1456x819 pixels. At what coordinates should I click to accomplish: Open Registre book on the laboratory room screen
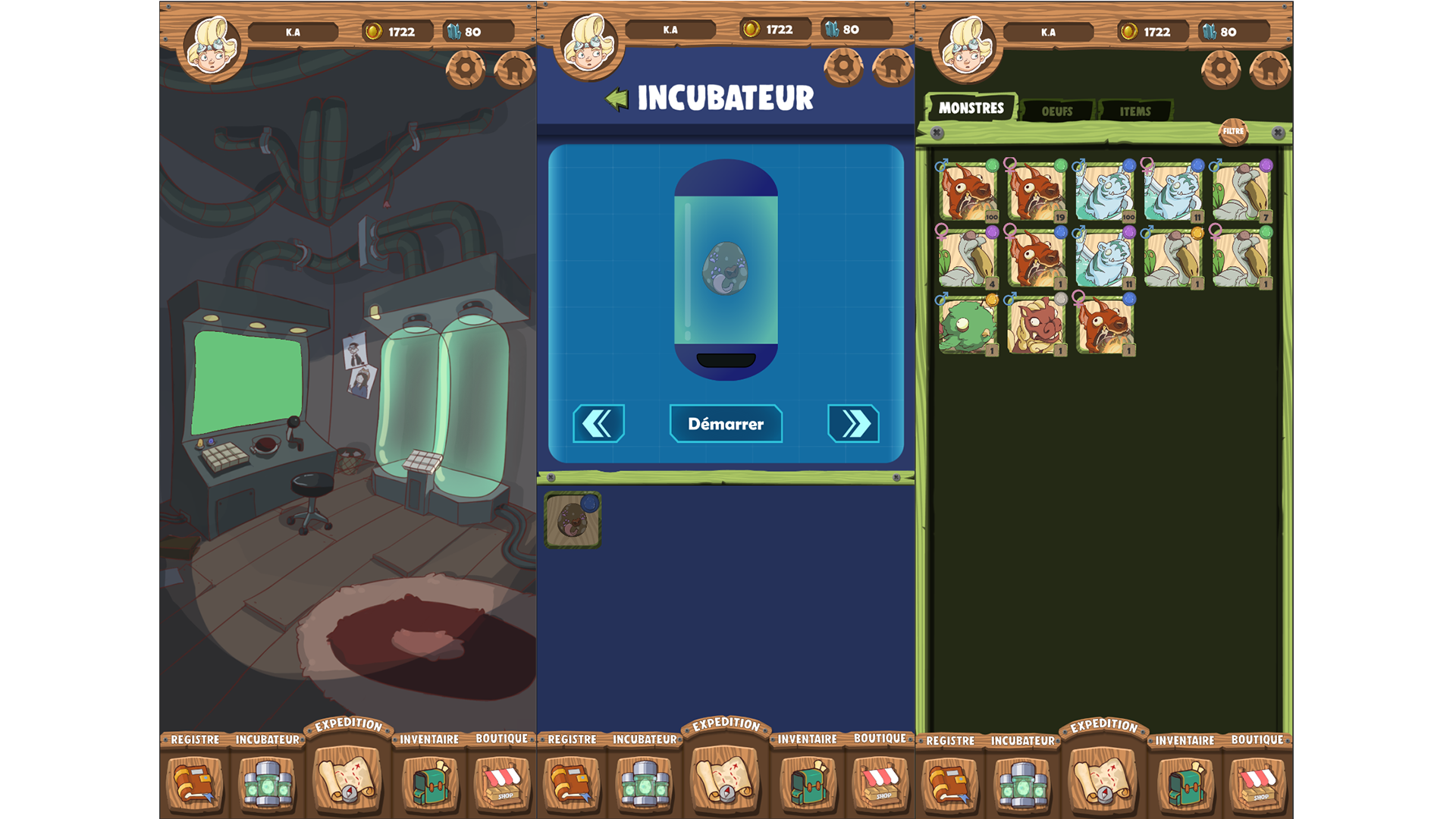[x=195, y=783]
